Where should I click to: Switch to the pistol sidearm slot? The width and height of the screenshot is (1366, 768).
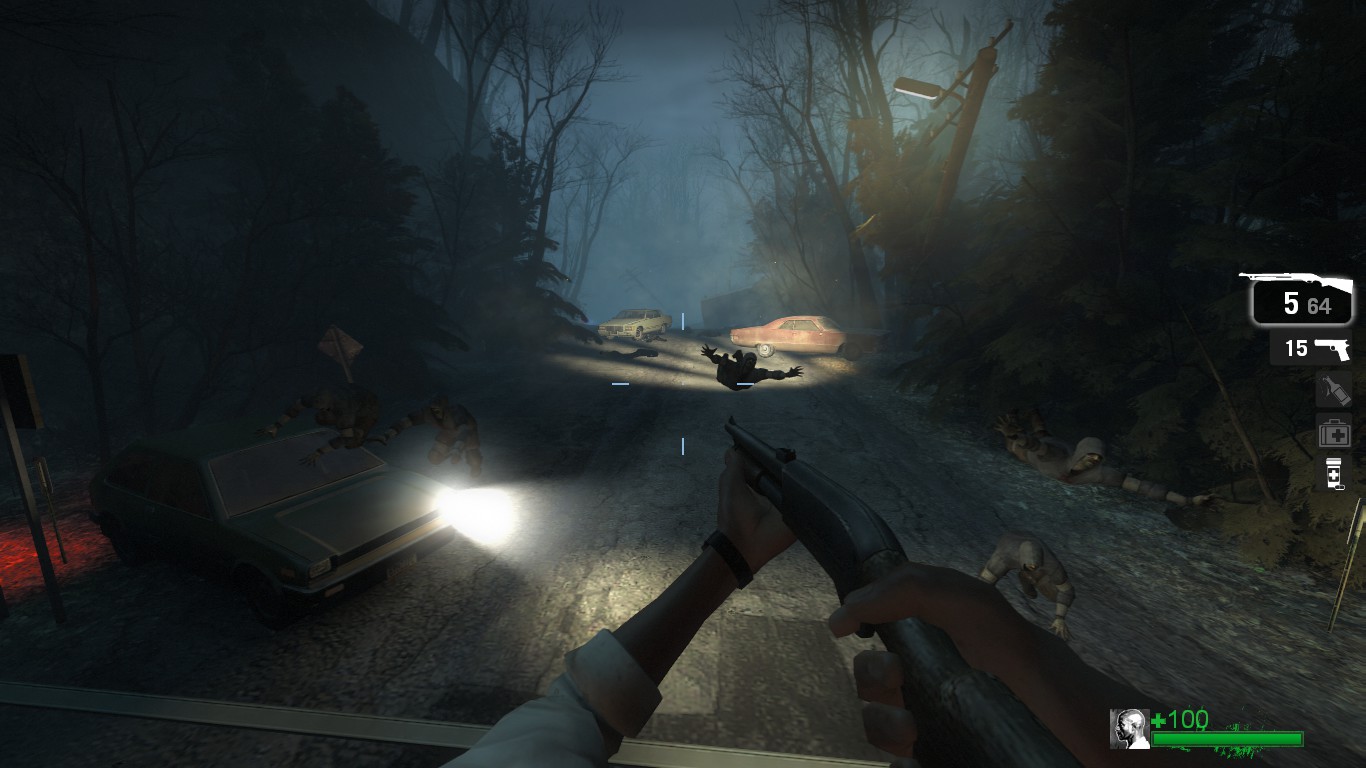click(1312, 348)
